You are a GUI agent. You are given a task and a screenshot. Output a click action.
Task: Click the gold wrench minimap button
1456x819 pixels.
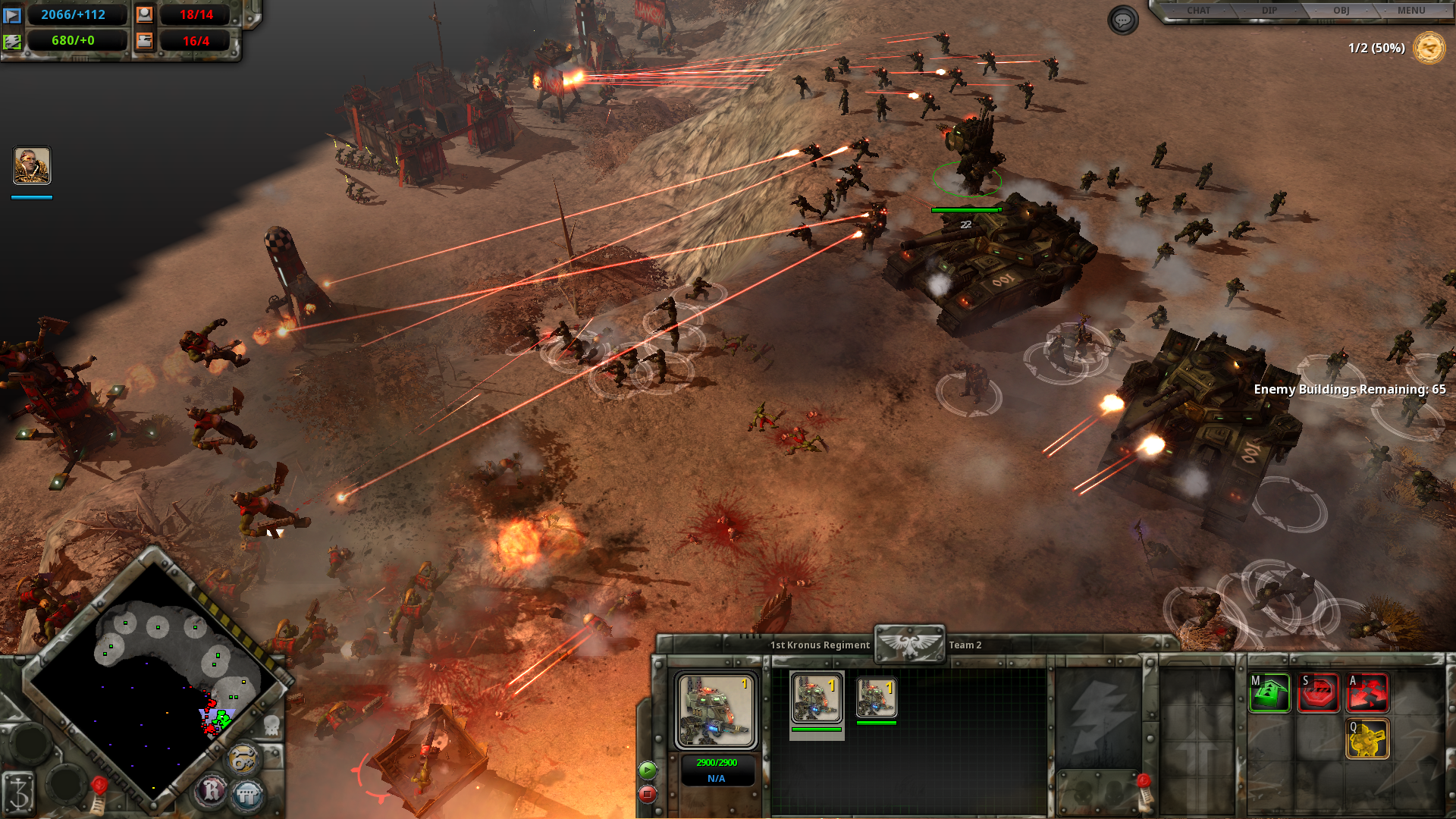point(243,759)
